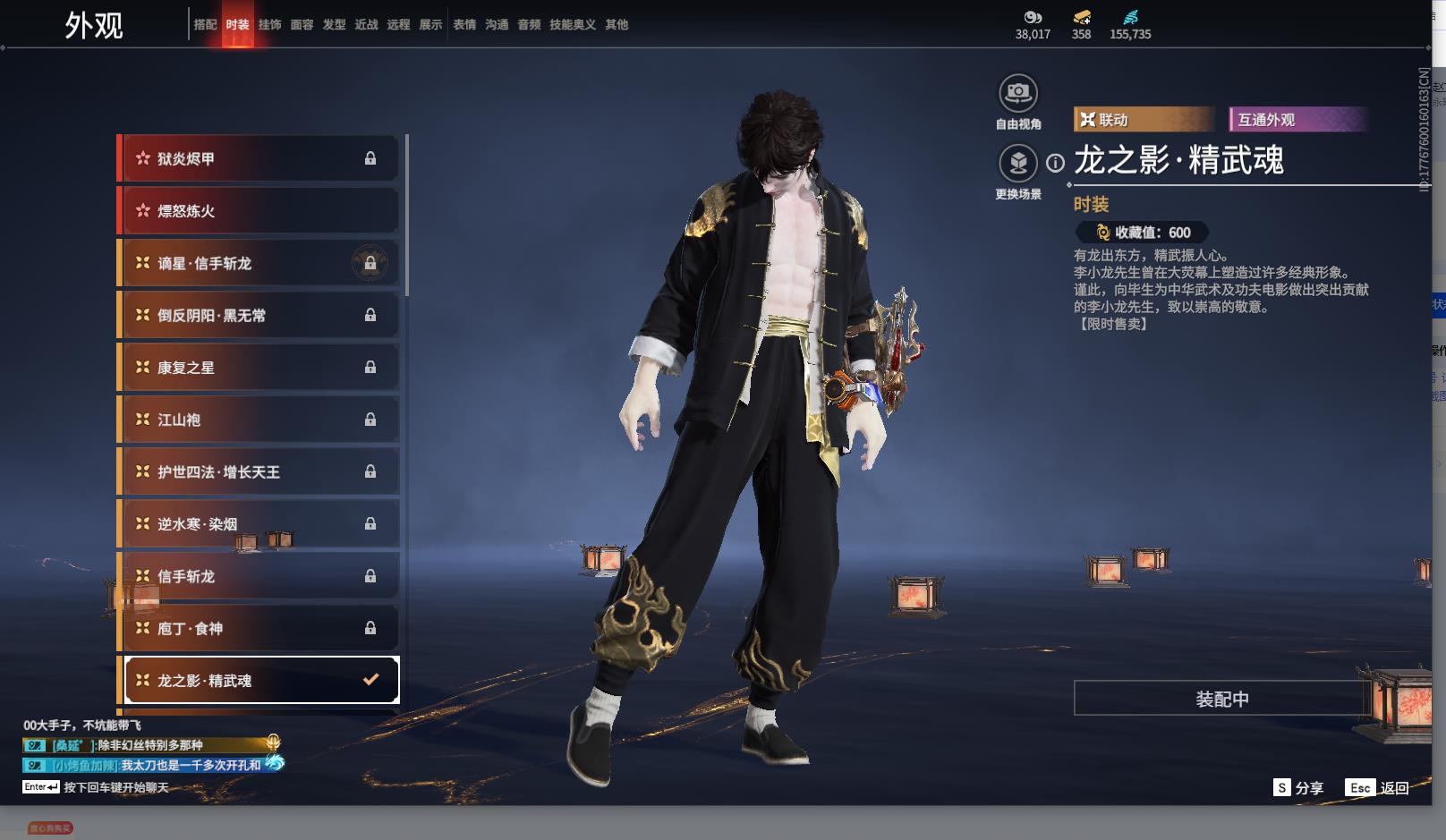Open the info icon beside the outfit name
This screenshot has width=1446, height=840.
click(x=1056, y=163)
